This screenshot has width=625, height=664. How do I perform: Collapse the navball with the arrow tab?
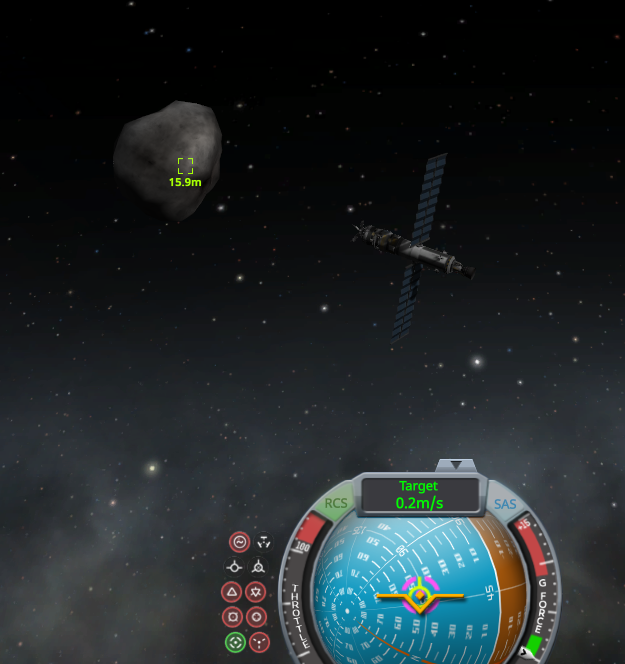[456, 464]
